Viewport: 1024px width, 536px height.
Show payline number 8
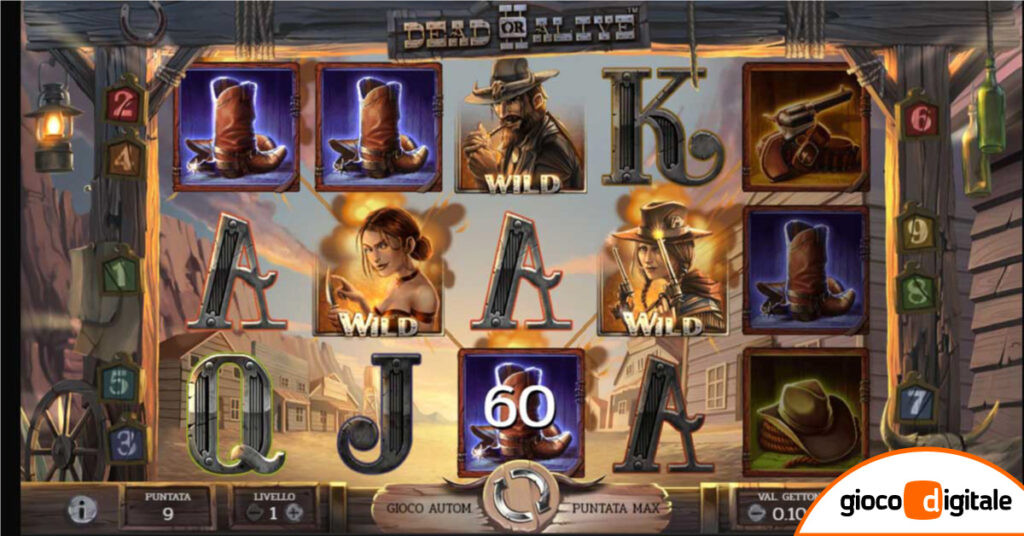915,292
